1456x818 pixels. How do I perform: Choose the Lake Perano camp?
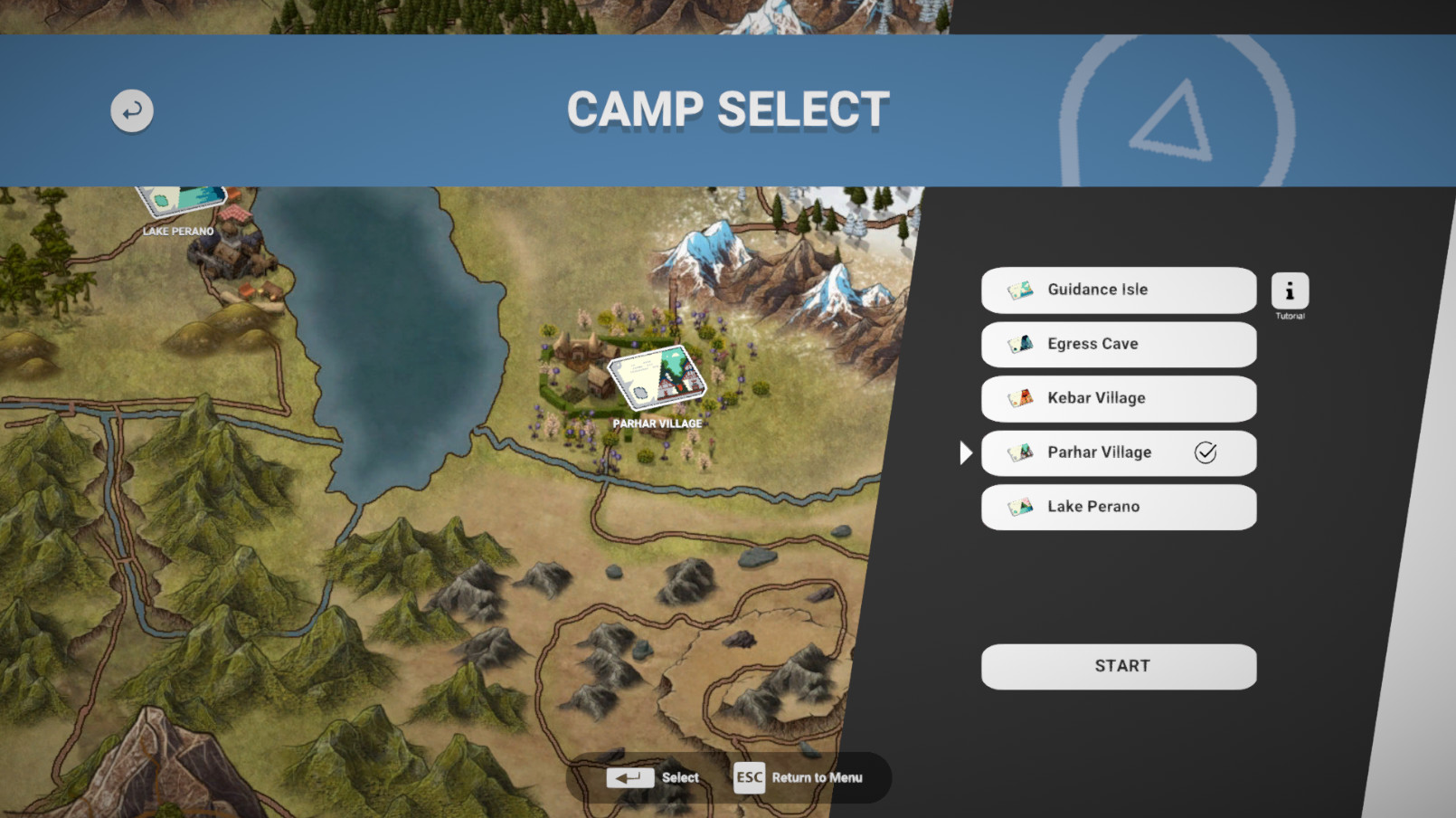coord(1118,507)
